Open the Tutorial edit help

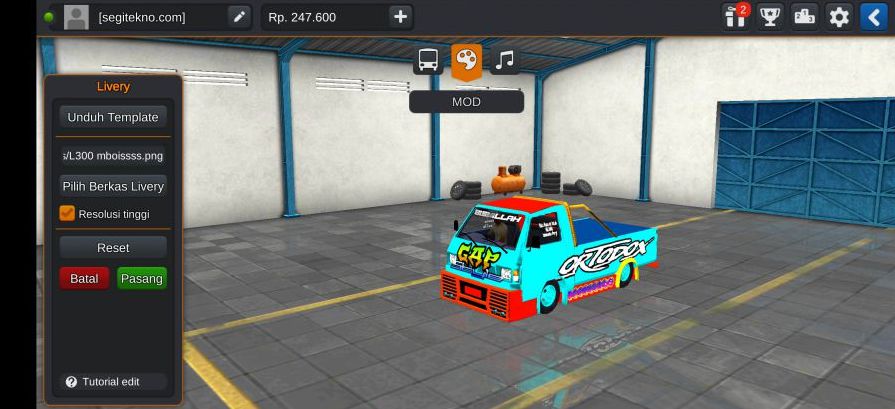103,382
